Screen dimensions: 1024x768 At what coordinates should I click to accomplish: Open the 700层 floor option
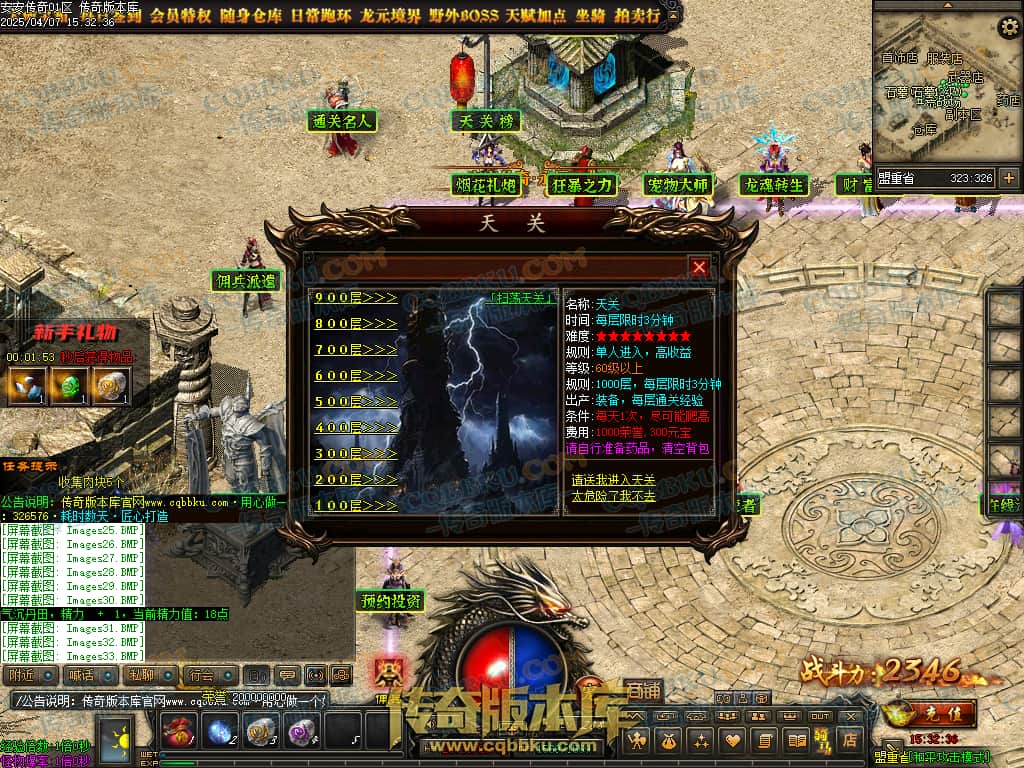coord(355,350)
